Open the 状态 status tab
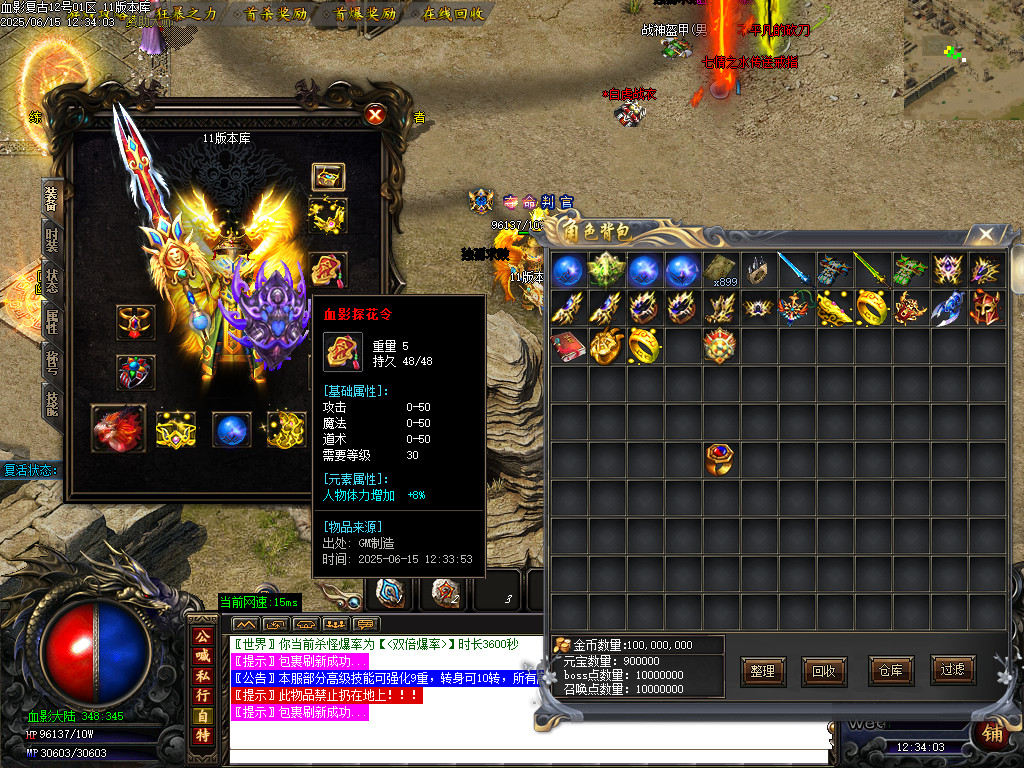 point(52,281)
